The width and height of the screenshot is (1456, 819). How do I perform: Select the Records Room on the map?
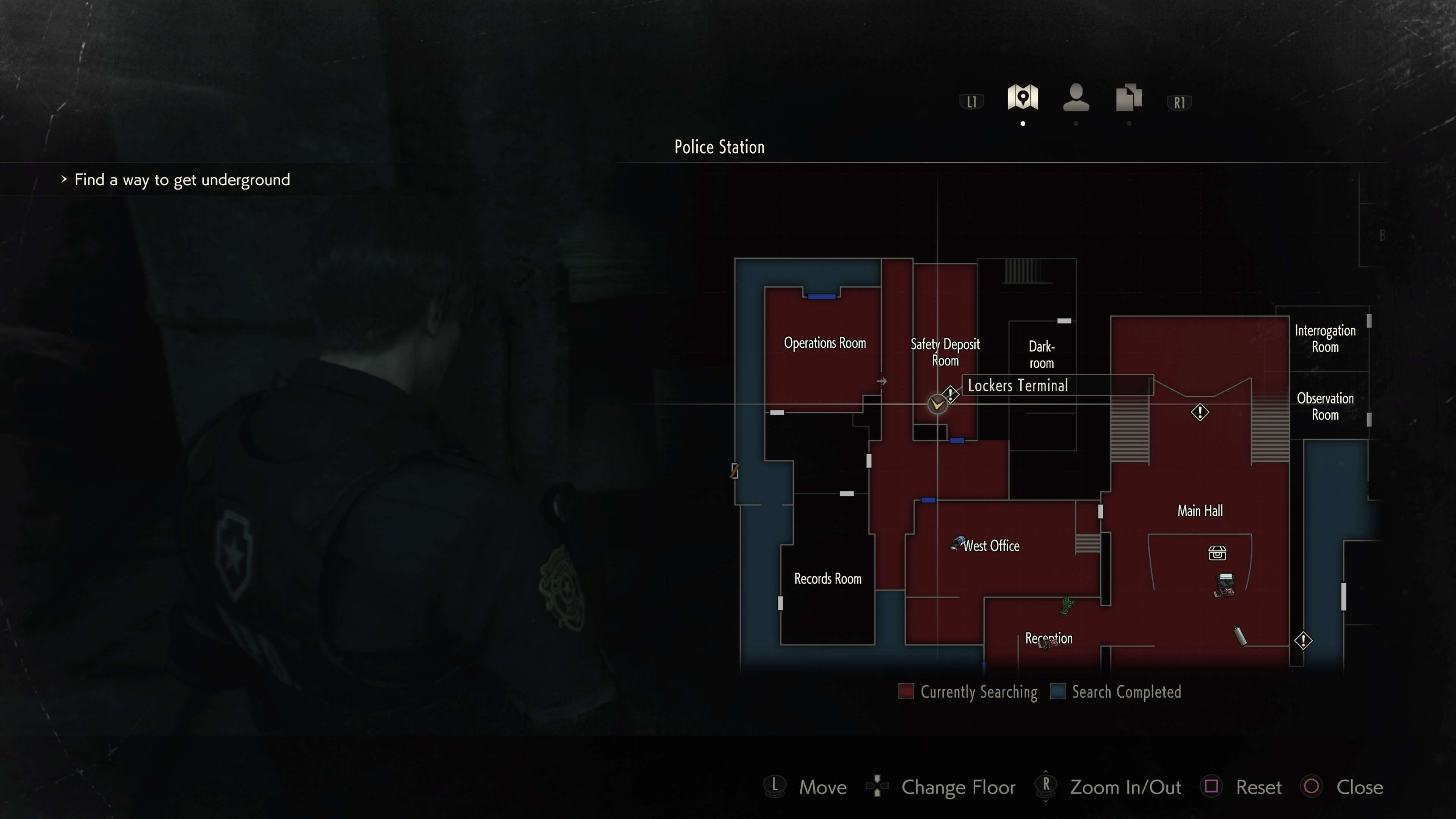(827, 579)
